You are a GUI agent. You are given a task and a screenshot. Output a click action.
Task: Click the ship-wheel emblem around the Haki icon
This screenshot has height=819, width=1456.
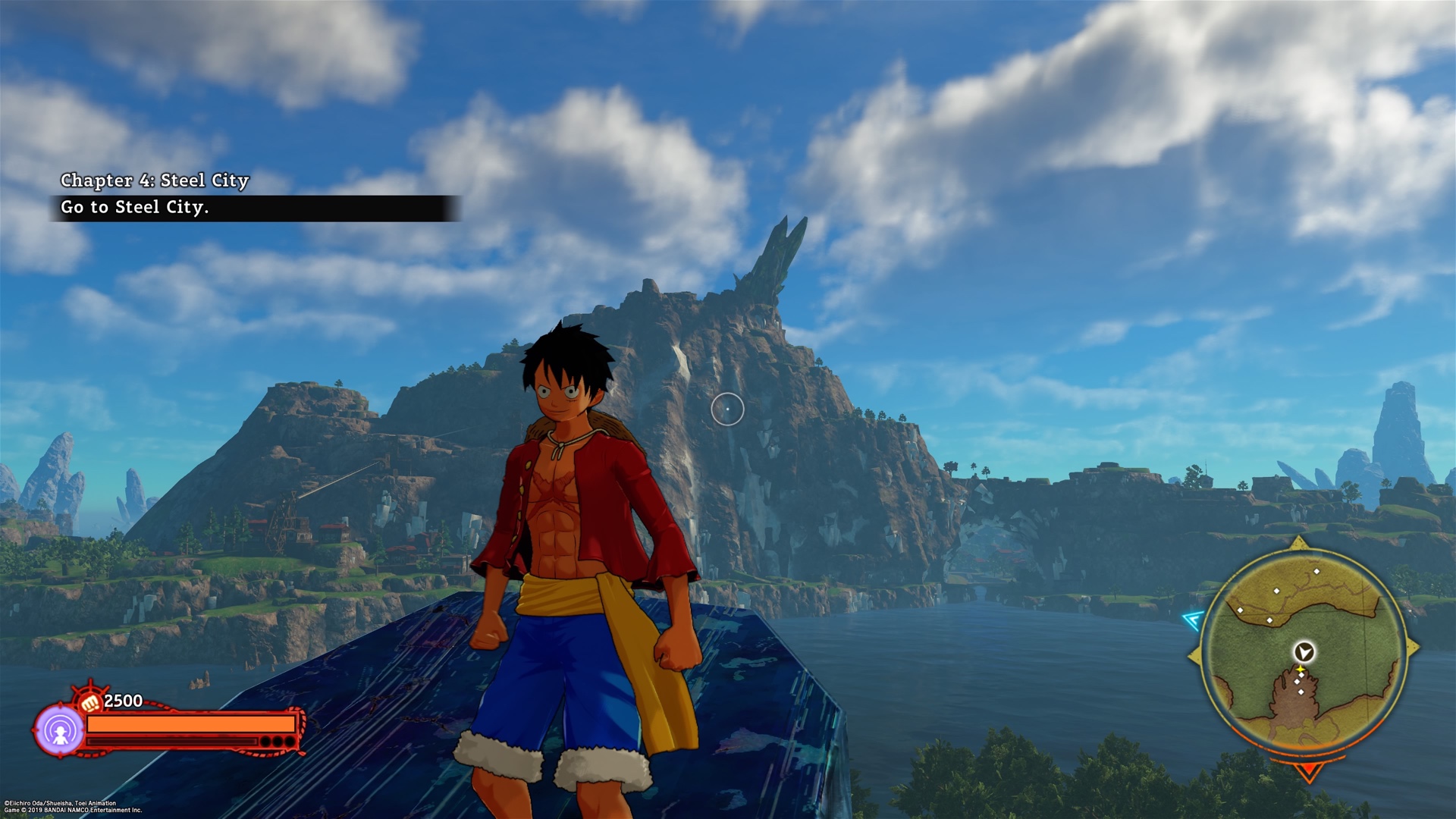pyautogui.click(x=89, y=686)
